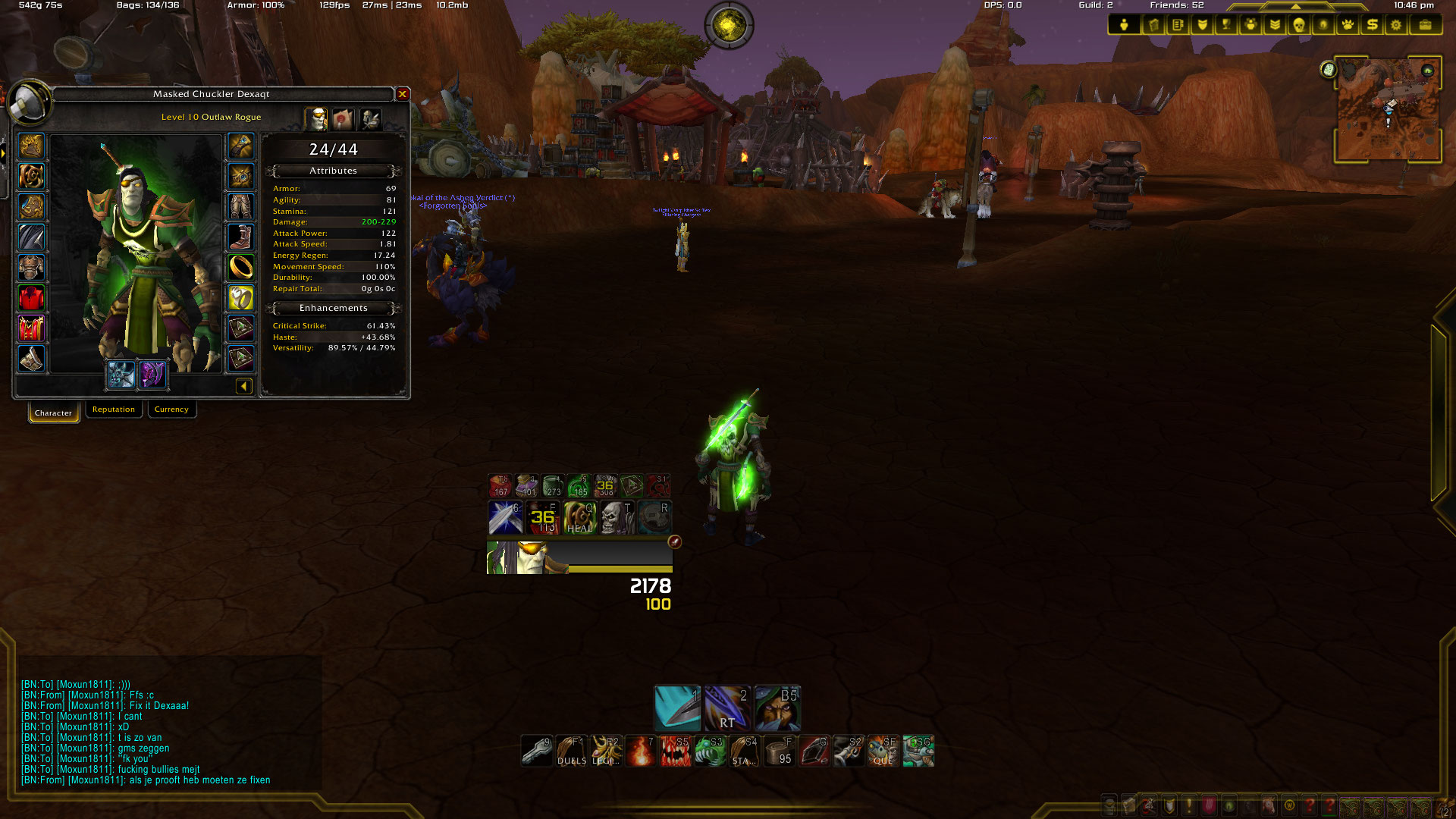Open the equipment manager helmet icon

click(370, 119)
